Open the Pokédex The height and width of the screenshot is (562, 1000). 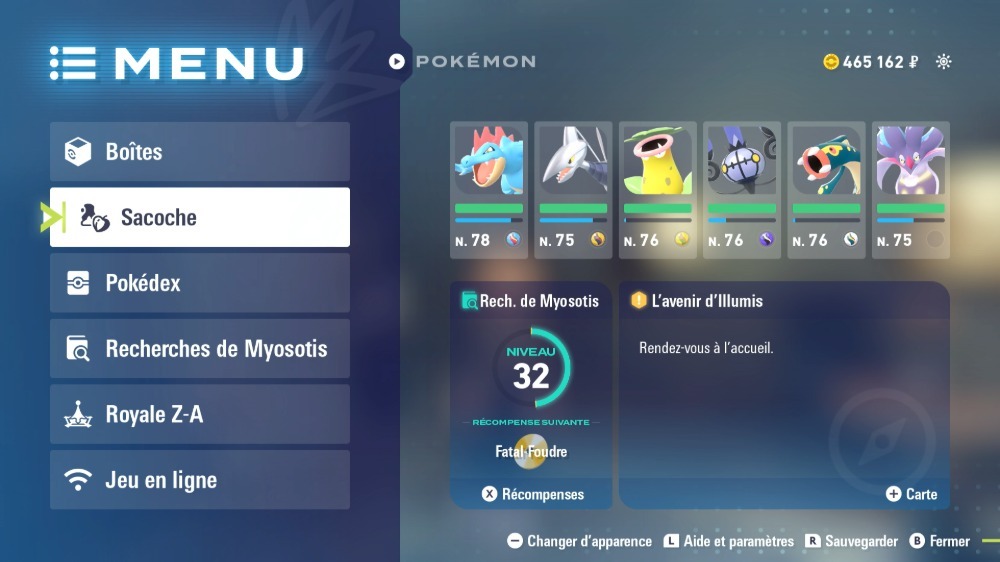[200, 283]
